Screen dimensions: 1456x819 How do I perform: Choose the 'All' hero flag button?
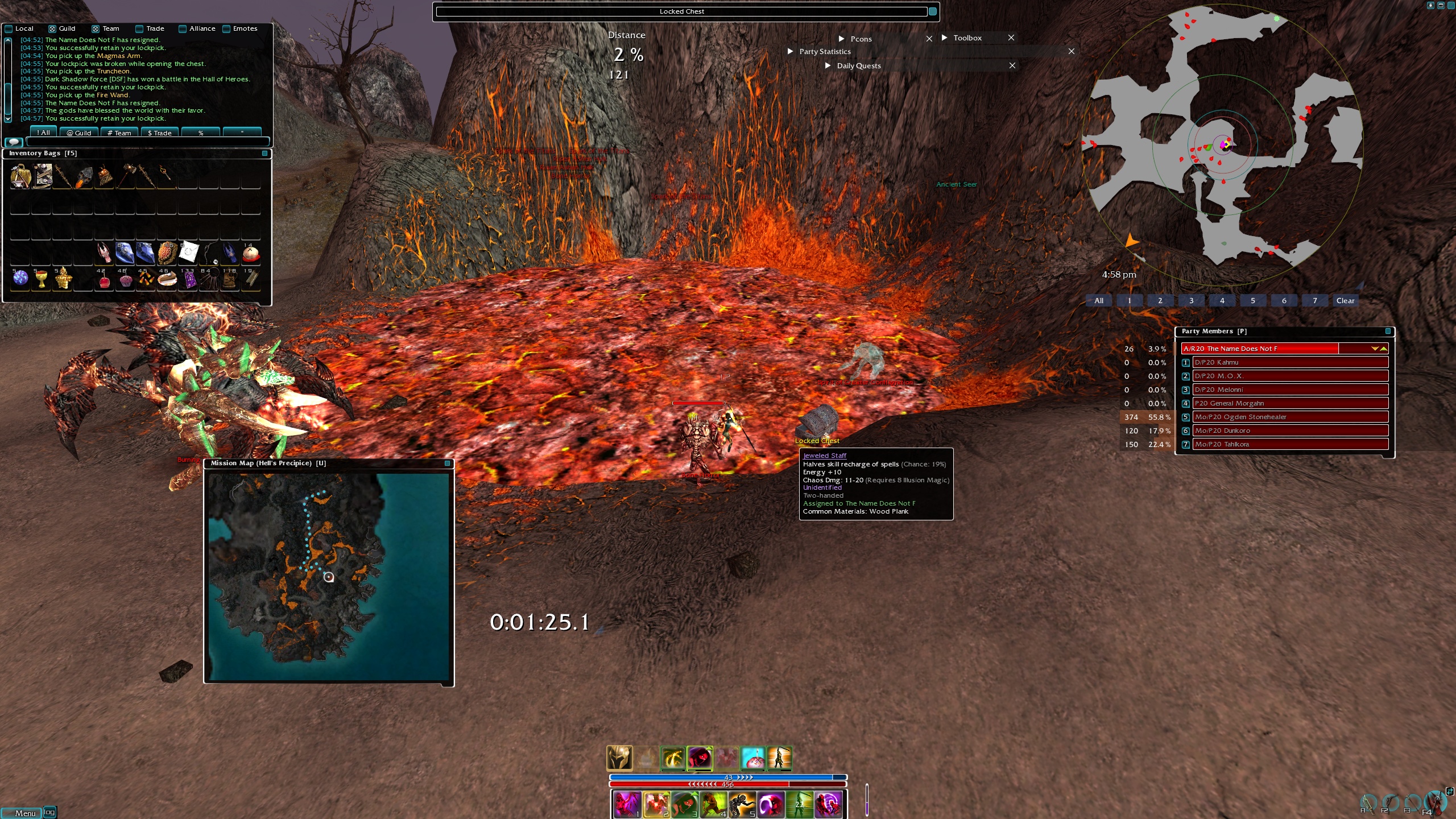(1099, 301)
